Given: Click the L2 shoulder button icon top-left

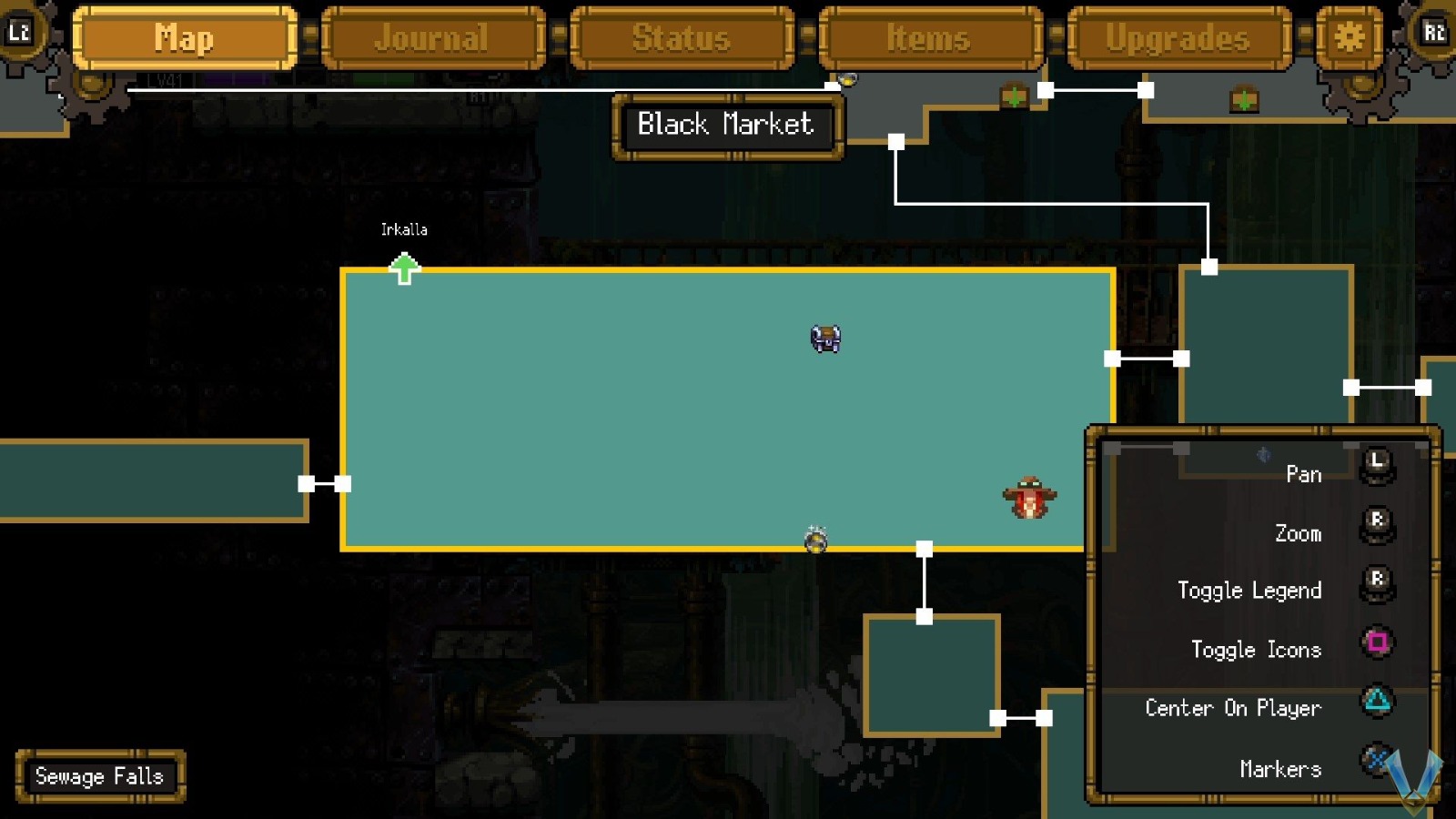Looking at the screenshot, I should click(20, 30).
